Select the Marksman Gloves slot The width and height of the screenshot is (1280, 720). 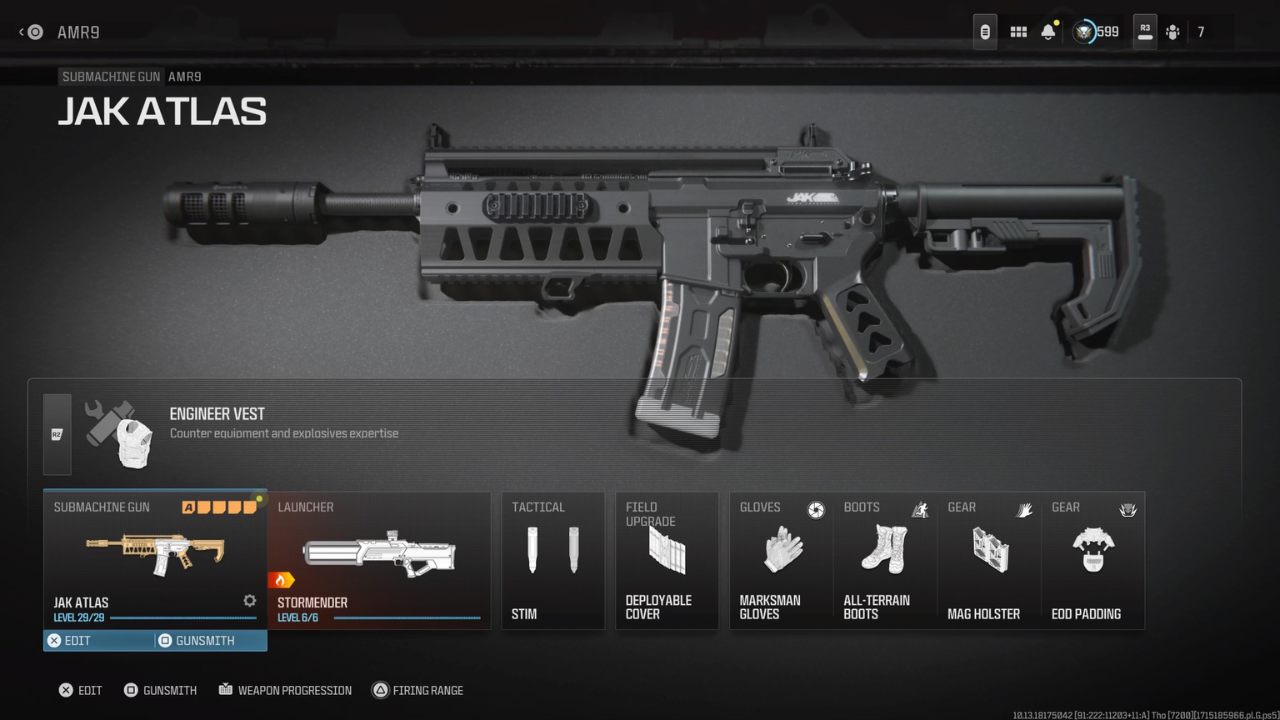tap(781, 555)
